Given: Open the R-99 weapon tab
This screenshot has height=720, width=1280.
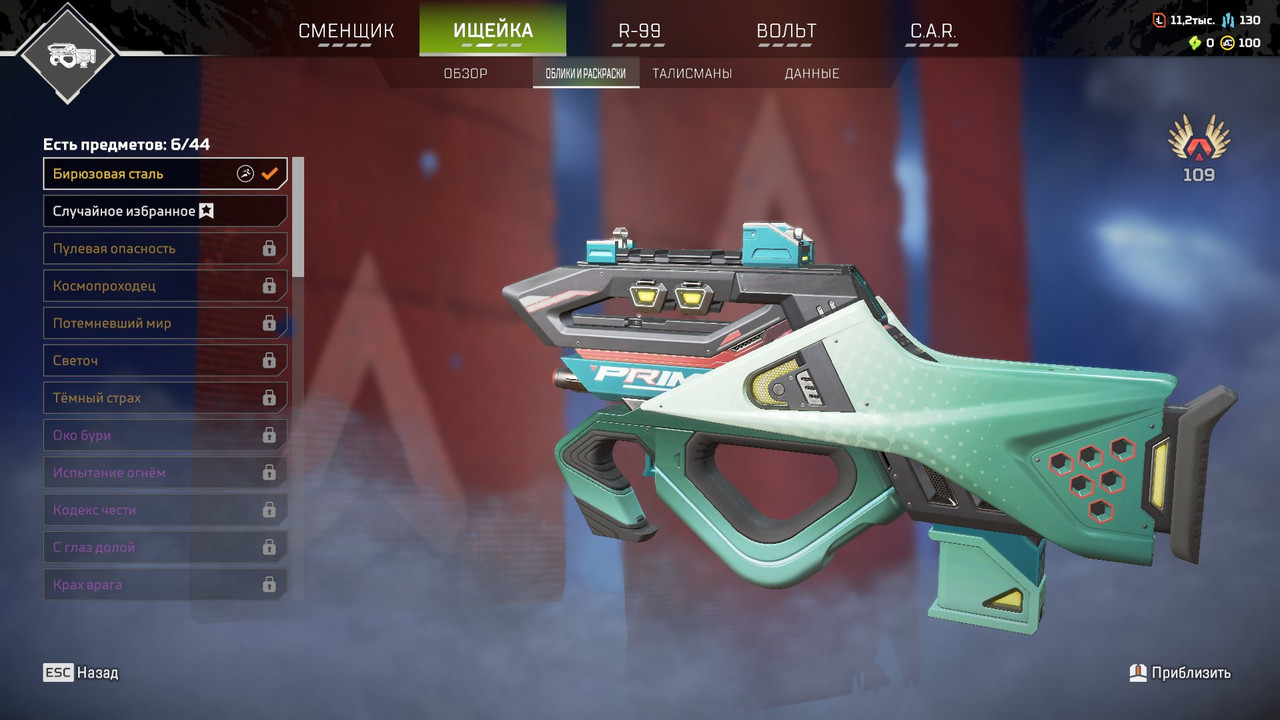Looking at the screenshot, I should tap(639, 31).
